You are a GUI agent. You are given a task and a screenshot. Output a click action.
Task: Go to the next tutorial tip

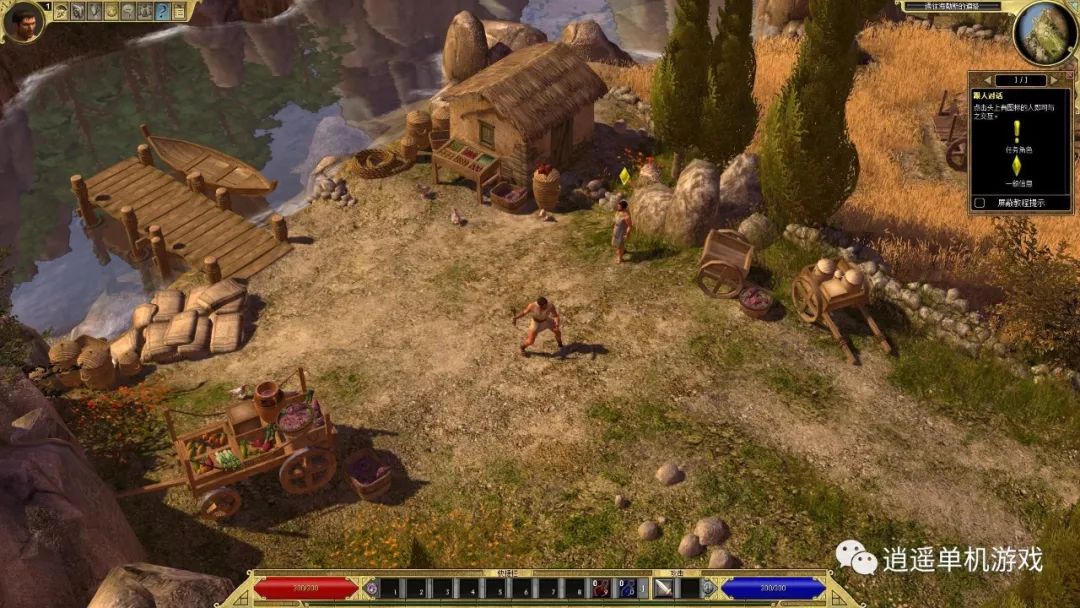point(1054,80)
